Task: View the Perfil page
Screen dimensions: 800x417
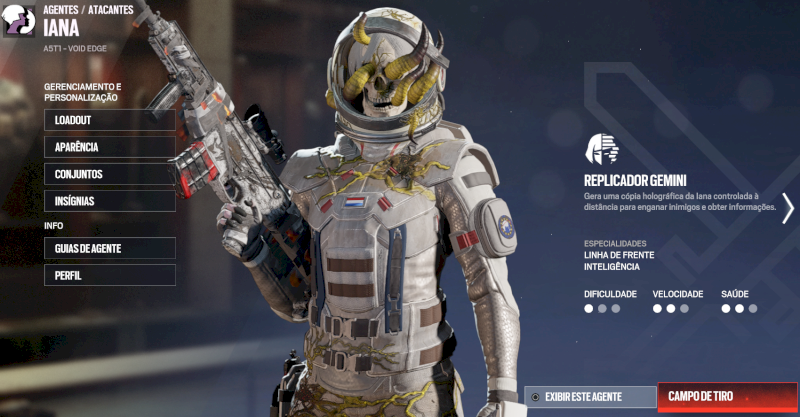Action: [x=109, y=275]
